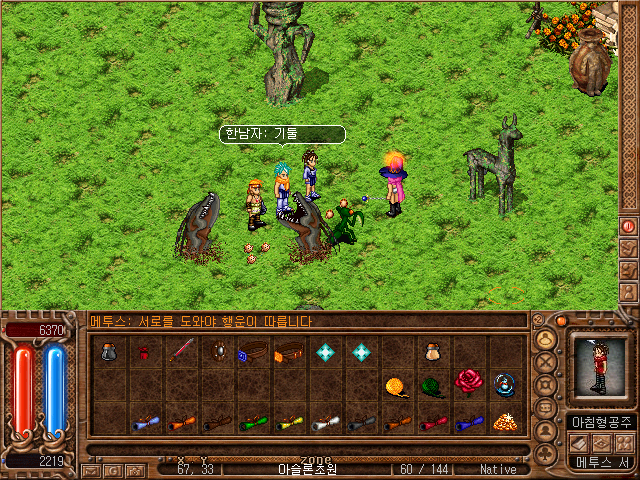Select the gray pouch in the inventory
The height and width of the screenshot is (480, 640).
tap(109, 352)
